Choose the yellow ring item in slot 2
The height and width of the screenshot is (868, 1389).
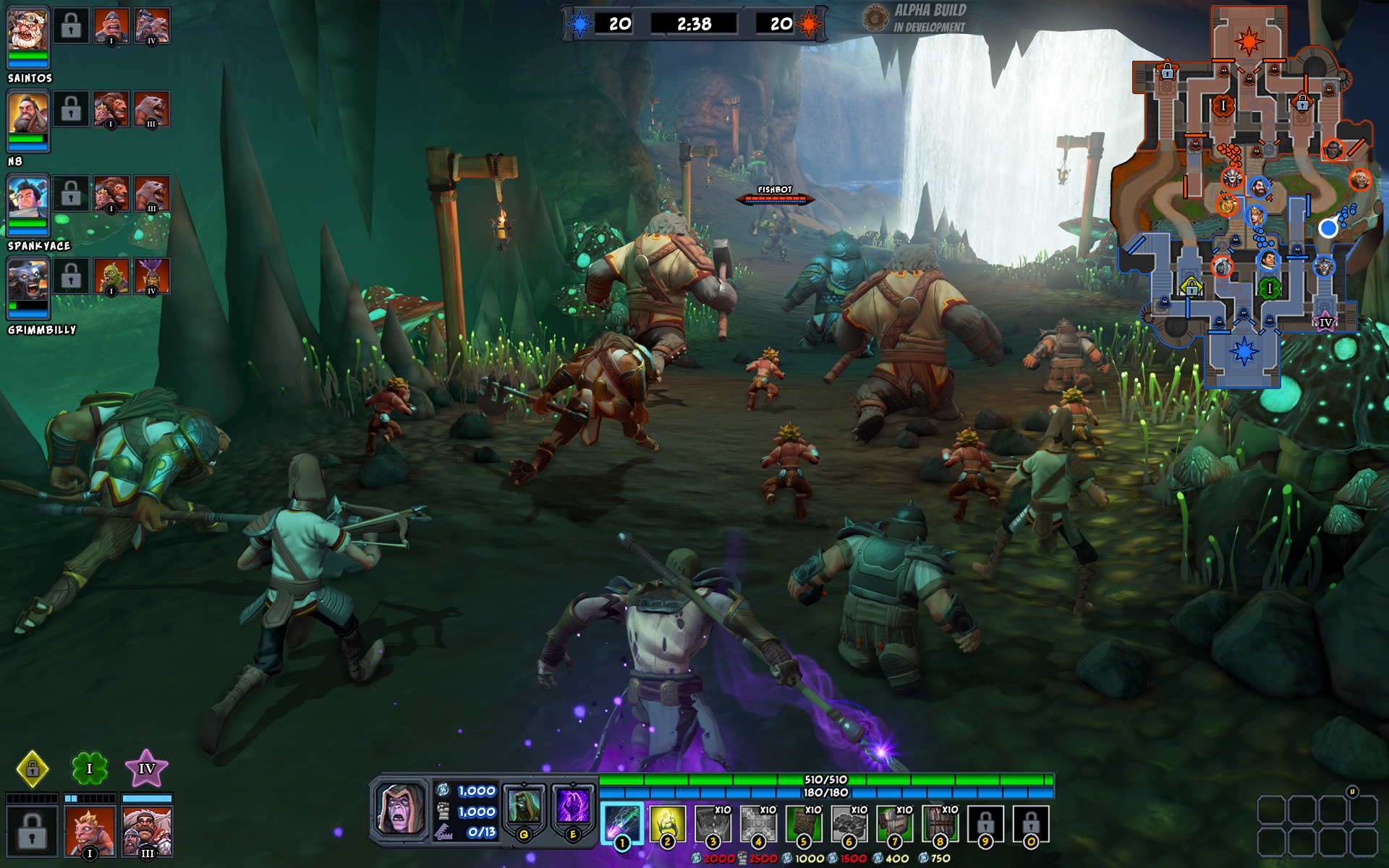(x=667, y=823)
